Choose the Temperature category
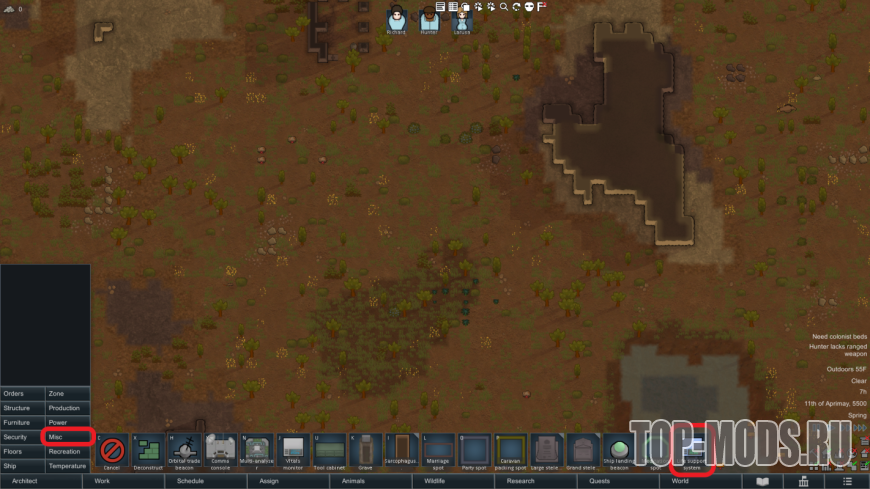This screenshot has height=489, width=870. 68,466
